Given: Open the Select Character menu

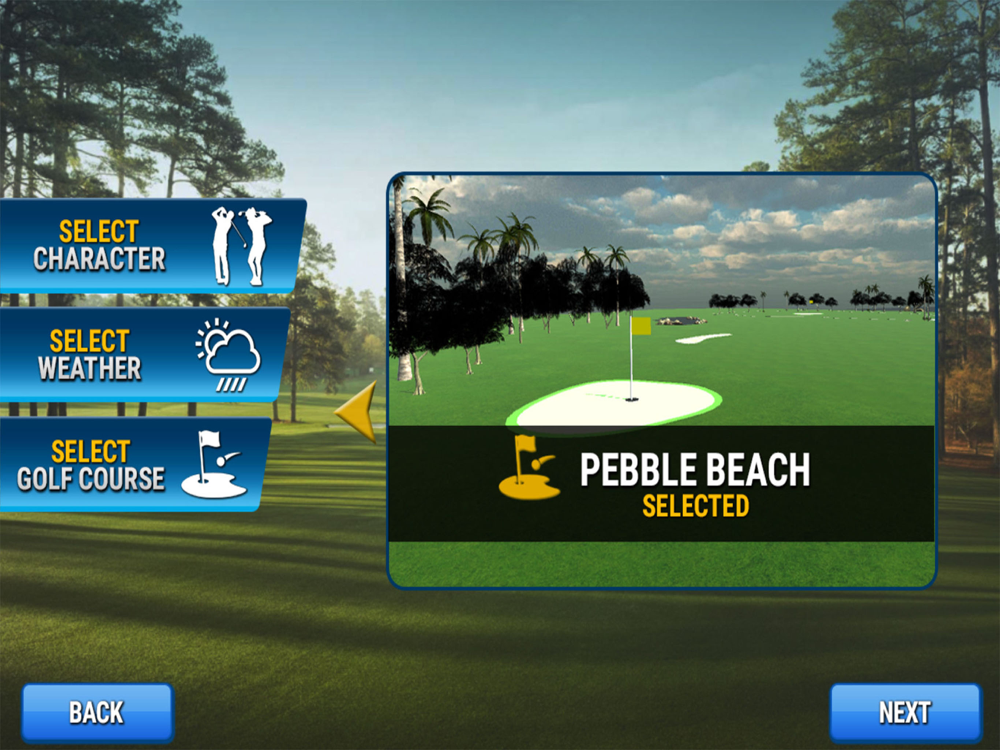Looking at the screenshot, I should point(150,245).
